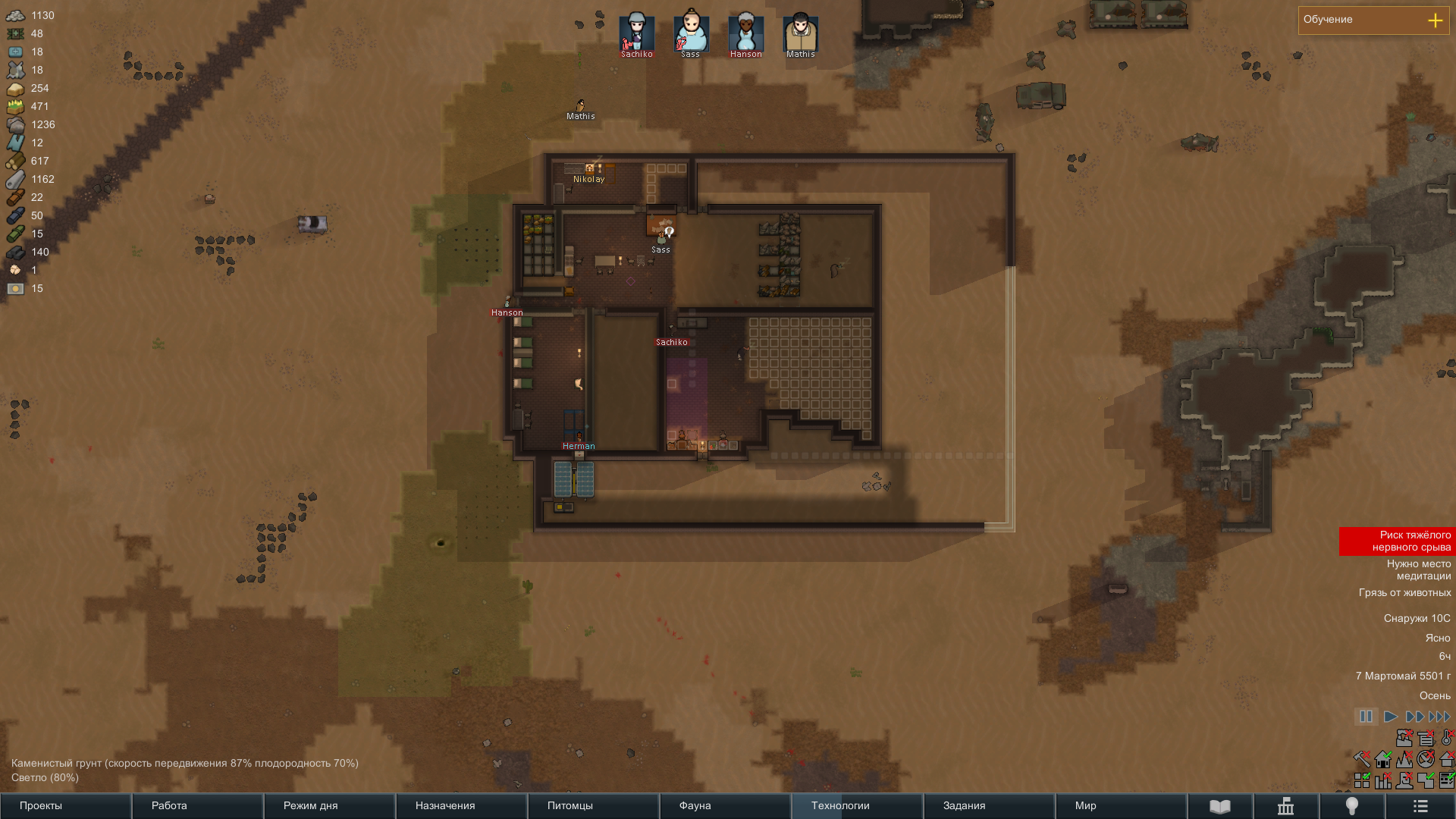Viewport: 1456px width, 819px height.
Task: Select colonist Mathis's portrait
Action: click(x=801, y=33)
